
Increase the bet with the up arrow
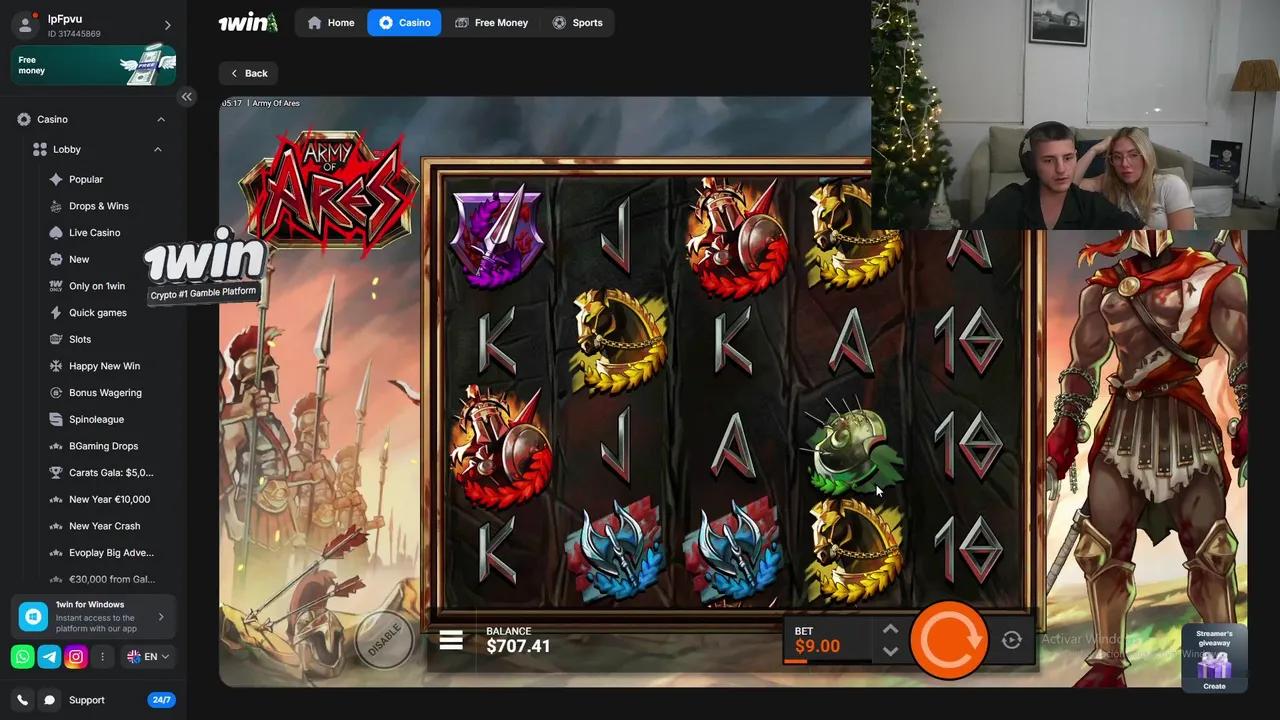point(890,629)
